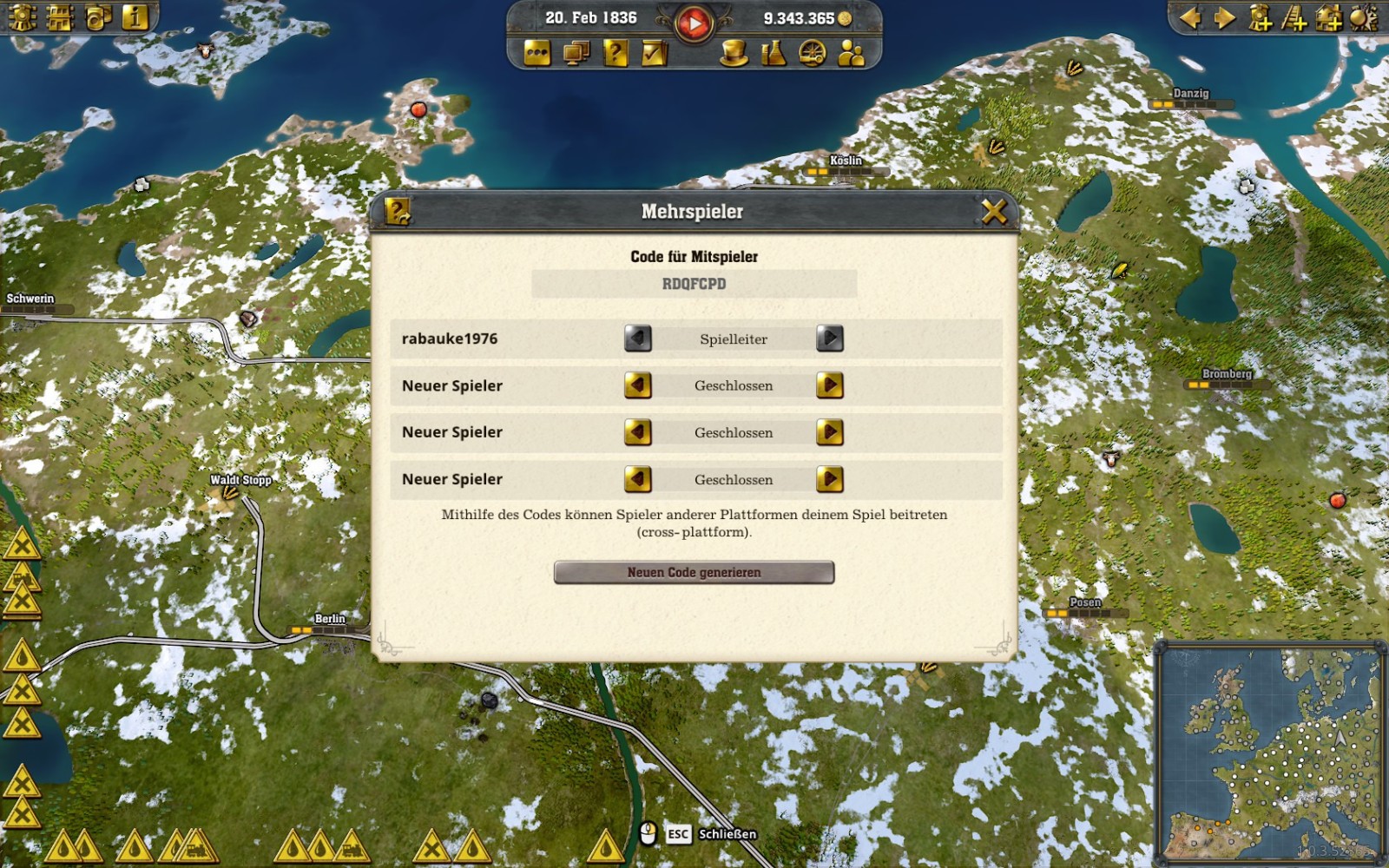Click the Europe minimap

(1270, 751)
